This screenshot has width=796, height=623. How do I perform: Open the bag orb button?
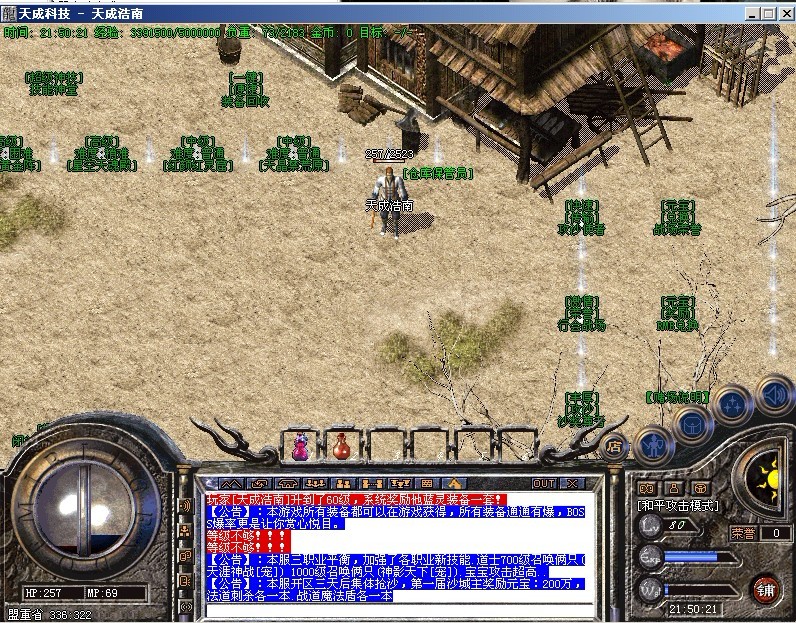click(x=691, y=424)
